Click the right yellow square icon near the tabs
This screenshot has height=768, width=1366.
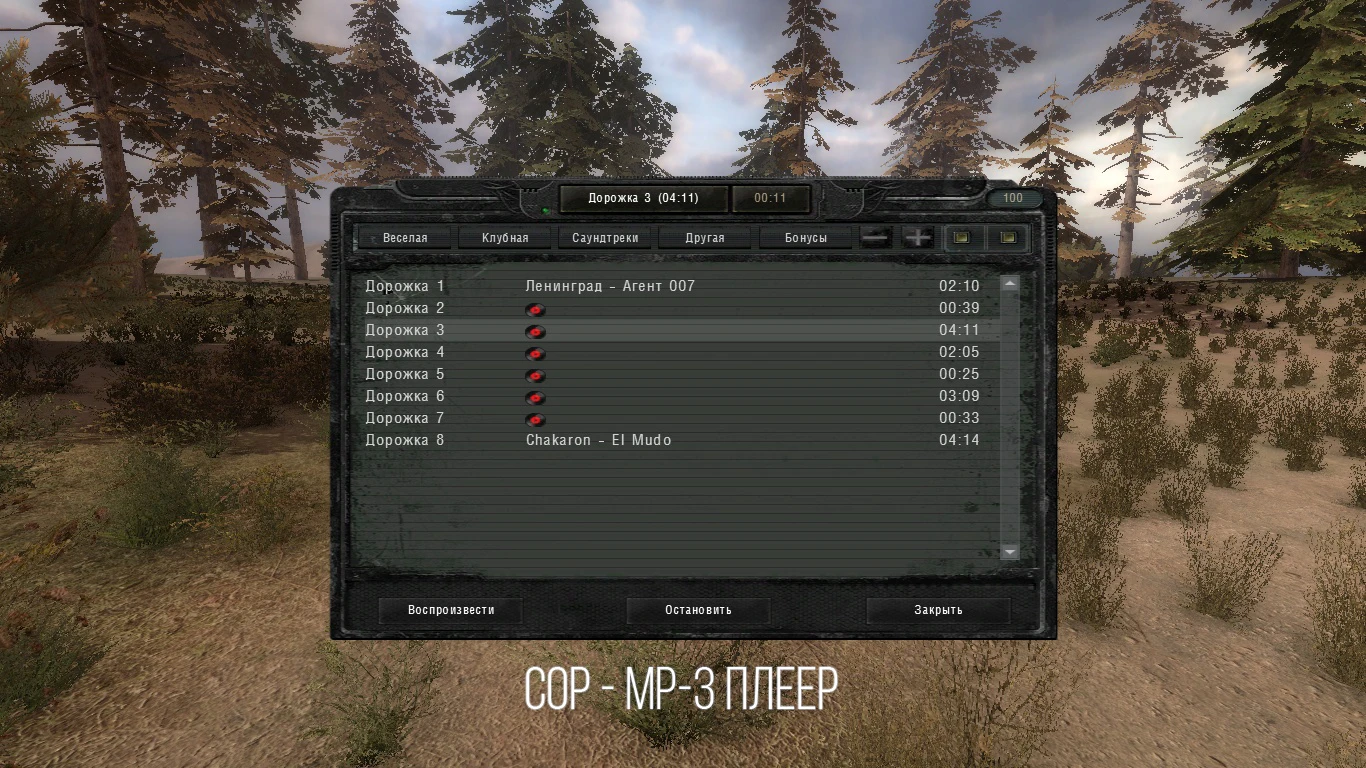click(x=1008, y=237)
